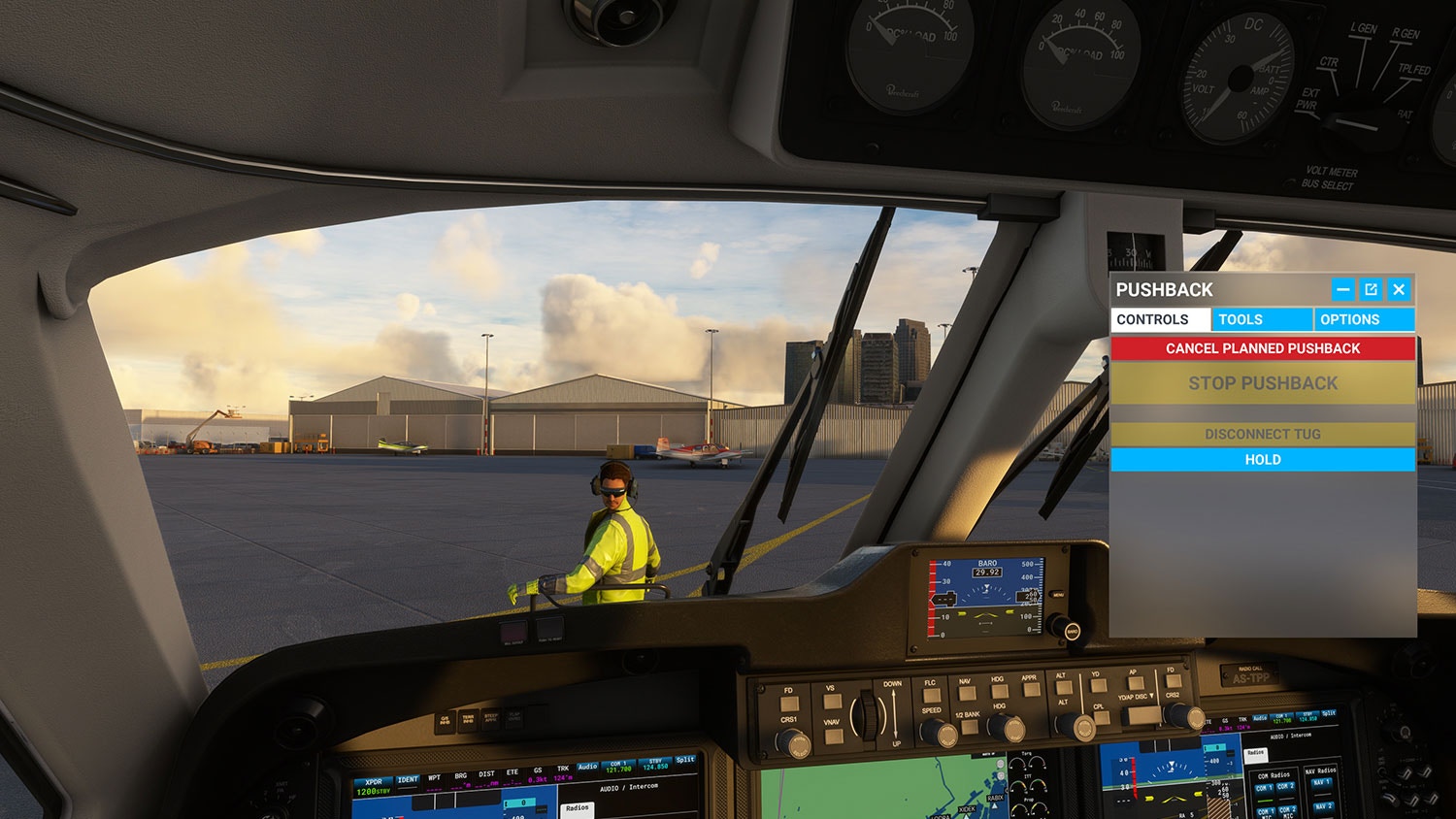Select the Hold button
Viewport: 1456px width, 819px height.
pyautogui.click(x=1262, y=459)
